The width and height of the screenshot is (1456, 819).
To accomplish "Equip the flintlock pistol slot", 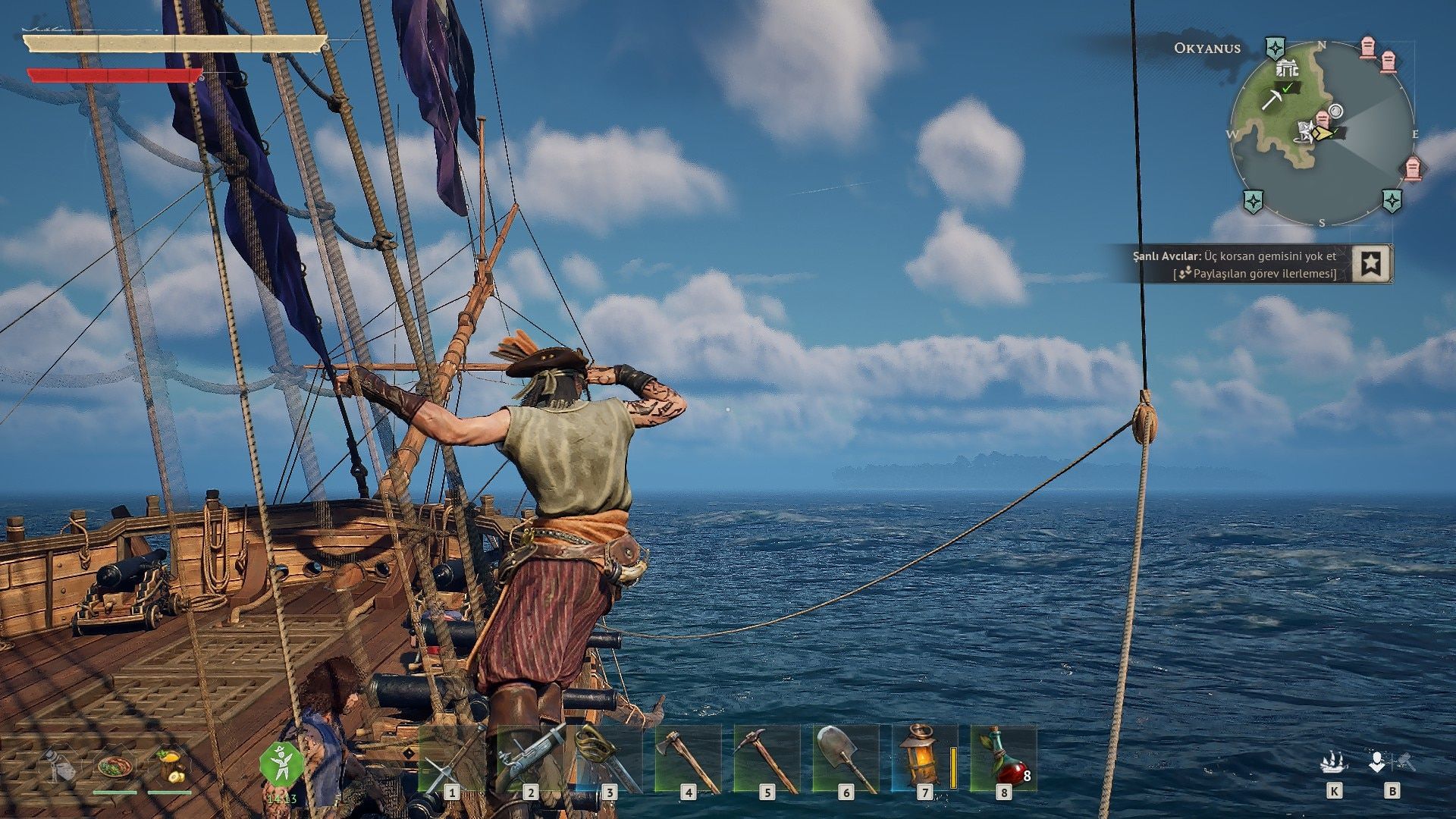I will pyautogui.click(x=530, y=760).
